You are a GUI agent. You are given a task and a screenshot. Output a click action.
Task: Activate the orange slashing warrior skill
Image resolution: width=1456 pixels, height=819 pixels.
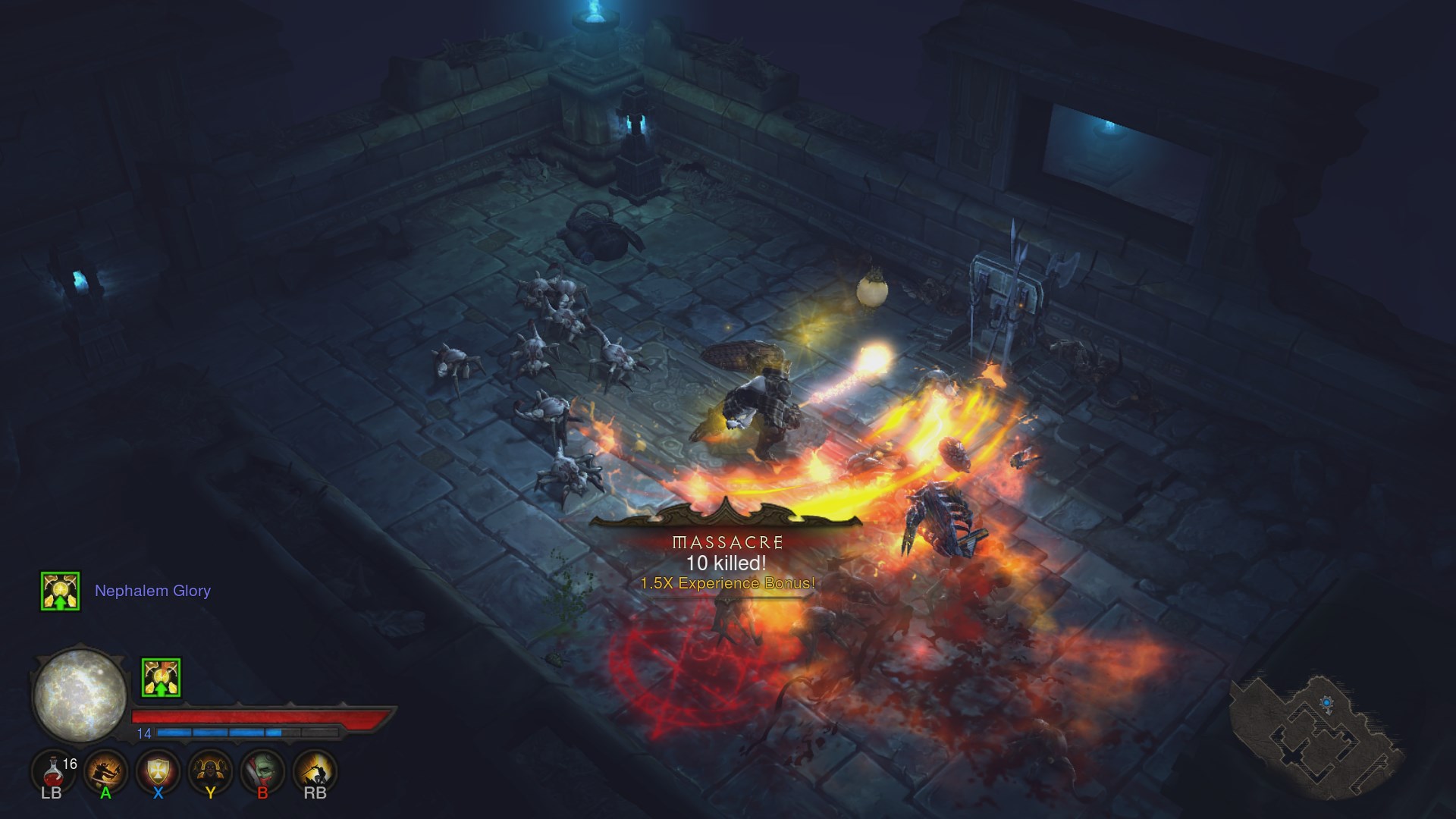click(x=105, y=771)
